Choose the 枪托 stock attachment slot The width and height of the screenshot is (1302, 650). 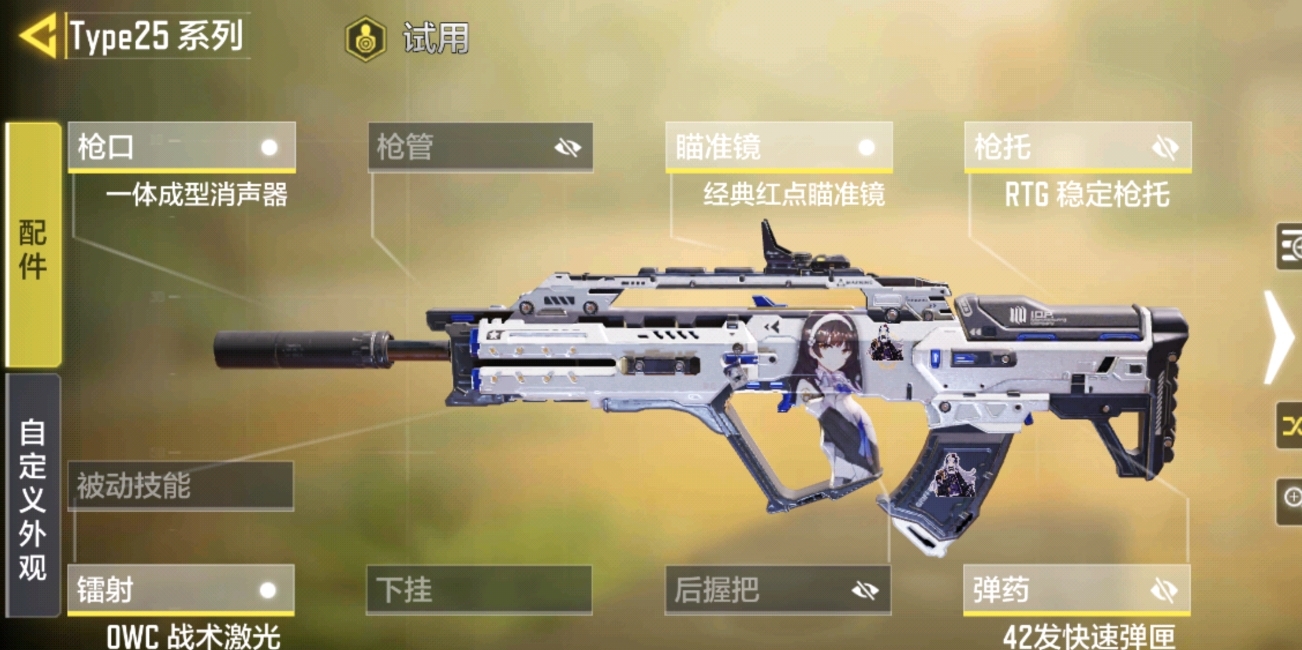pos(1060,148)
